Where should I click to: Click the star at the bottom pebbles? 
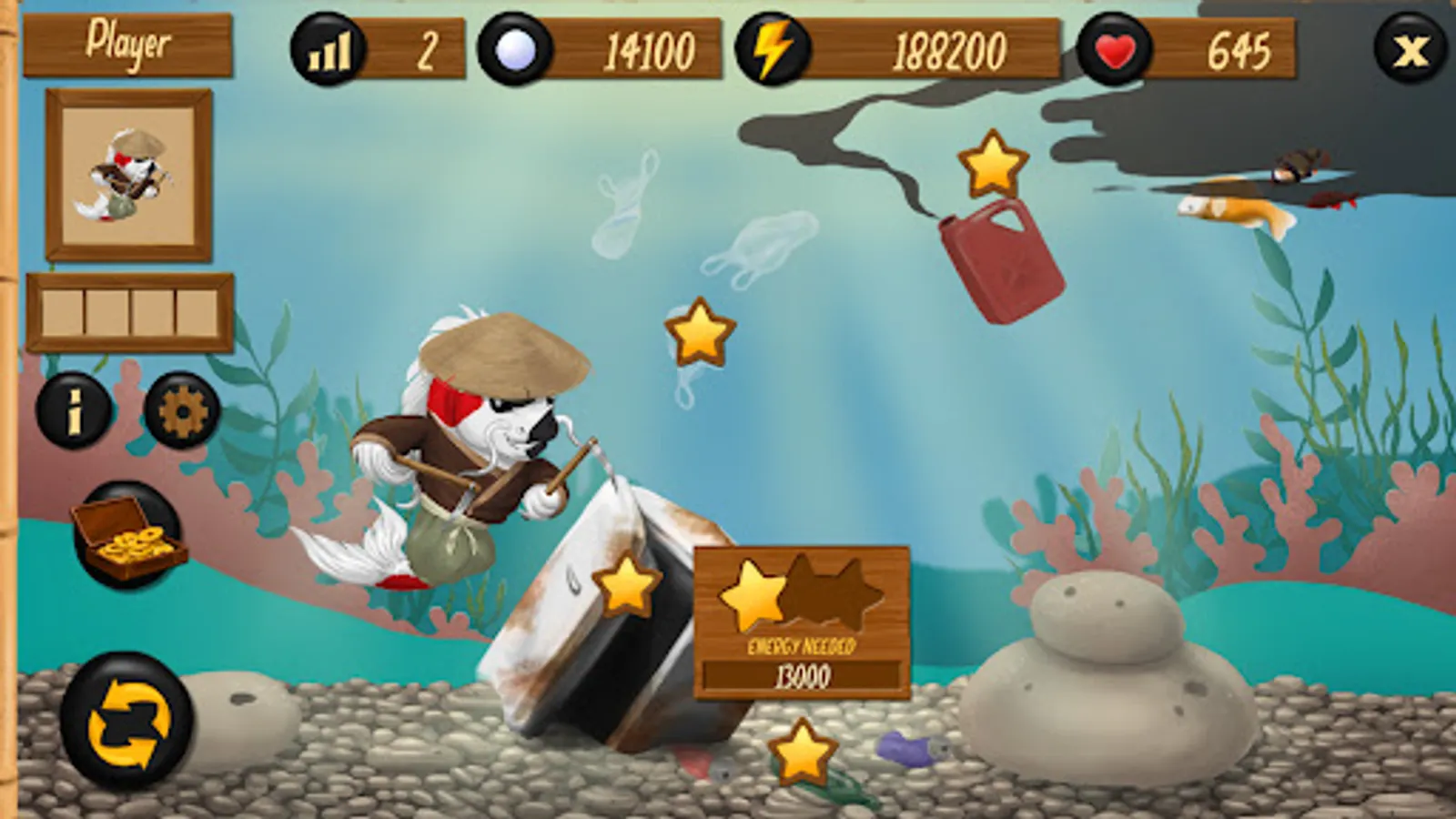pos(800,752)
